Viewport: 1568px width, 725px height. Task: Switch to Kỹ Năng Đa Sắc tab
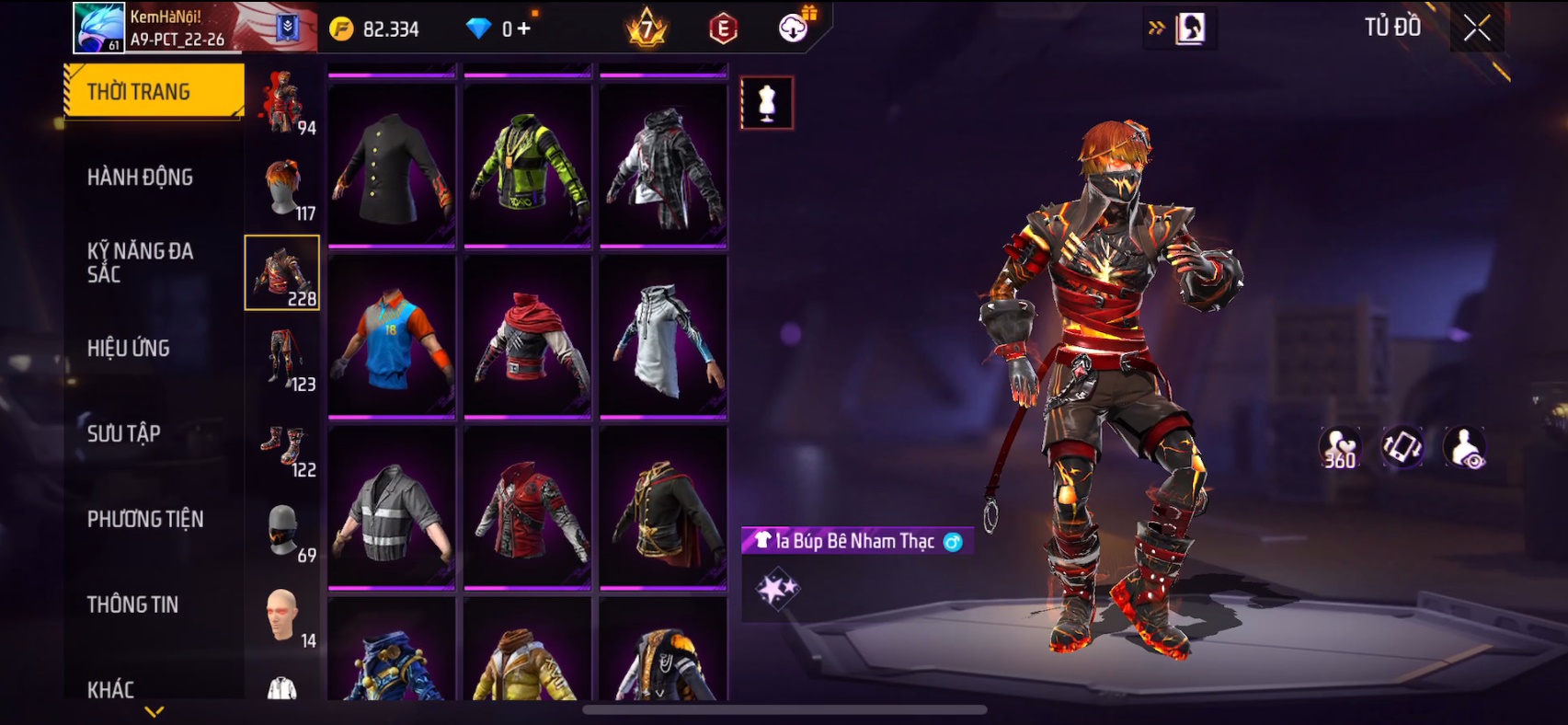(x=140, y=262)
